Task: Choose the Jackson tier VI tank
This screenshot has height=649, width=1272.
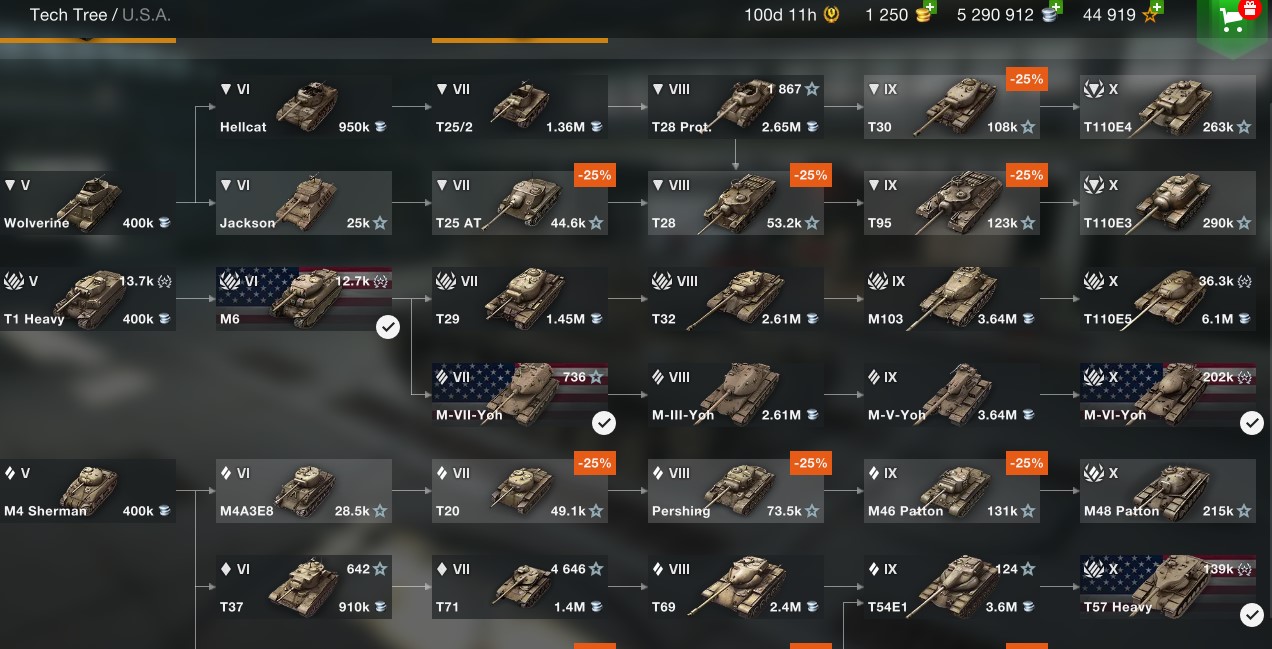Action: click(304, 203)
